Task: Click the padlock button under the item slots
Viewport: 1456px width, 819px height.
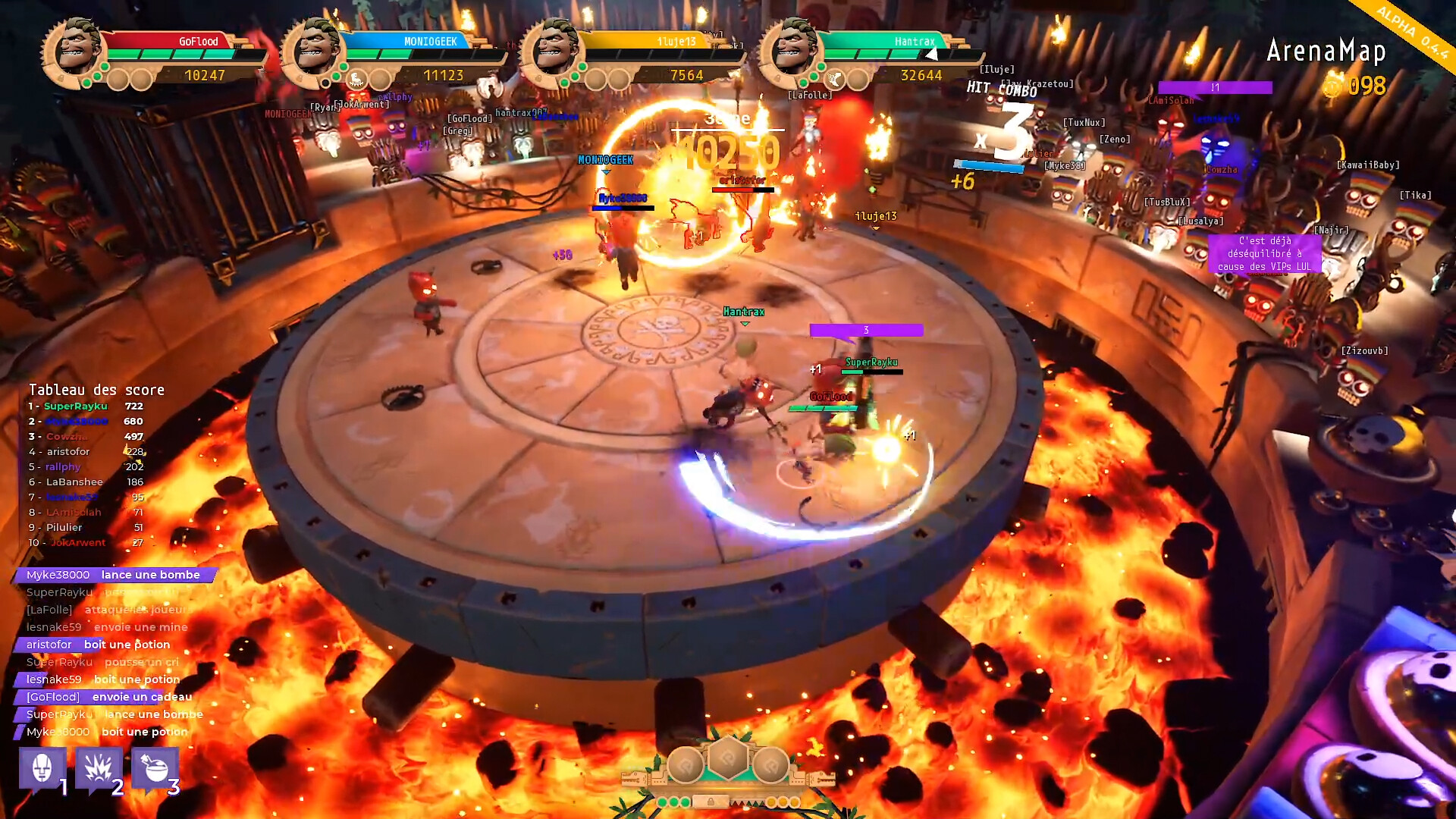Action: pyautogui.click(x=711, y=802)
